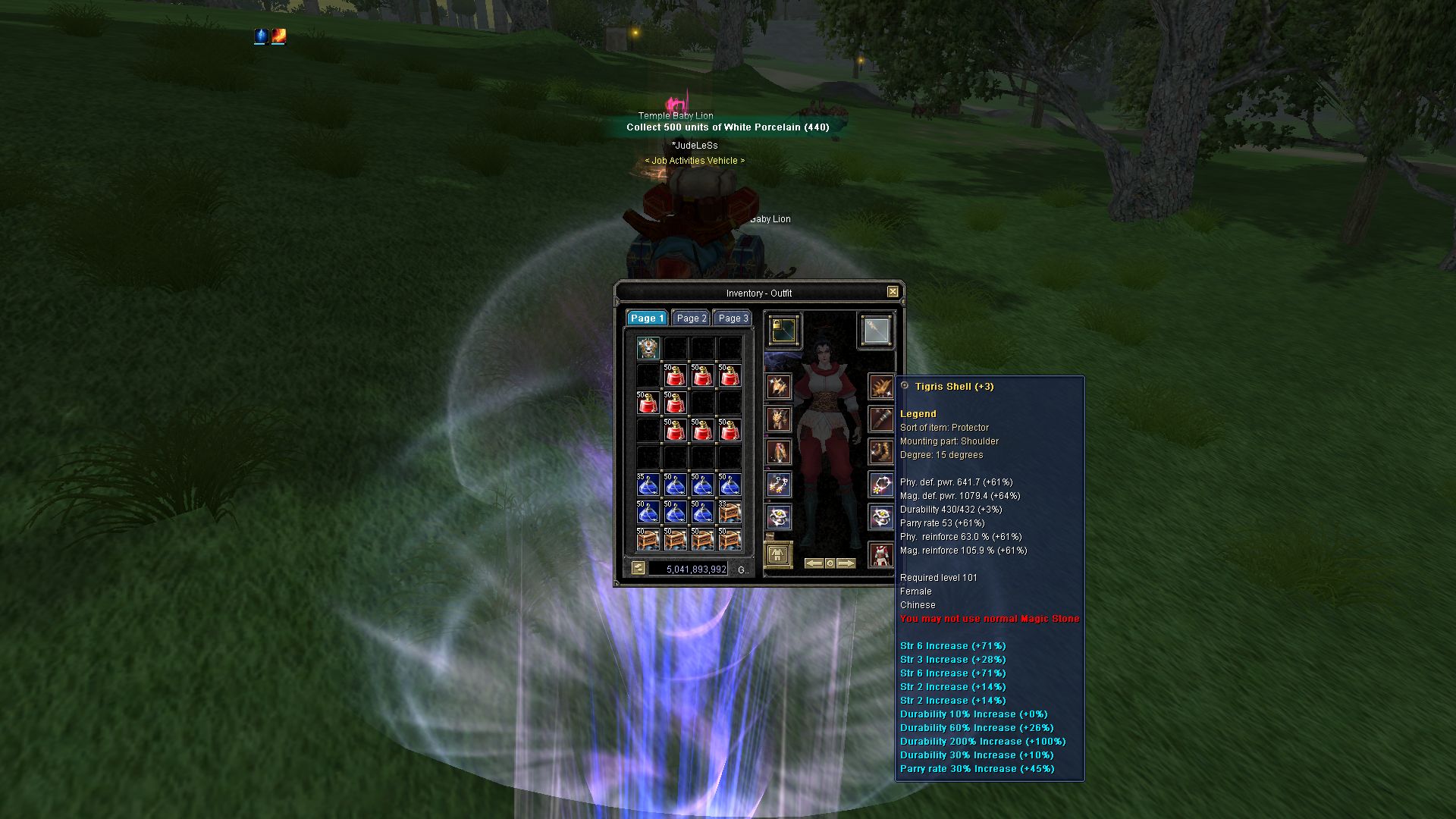
Task: Click the gold sort button beside gold amount
Action: [638, 568]
